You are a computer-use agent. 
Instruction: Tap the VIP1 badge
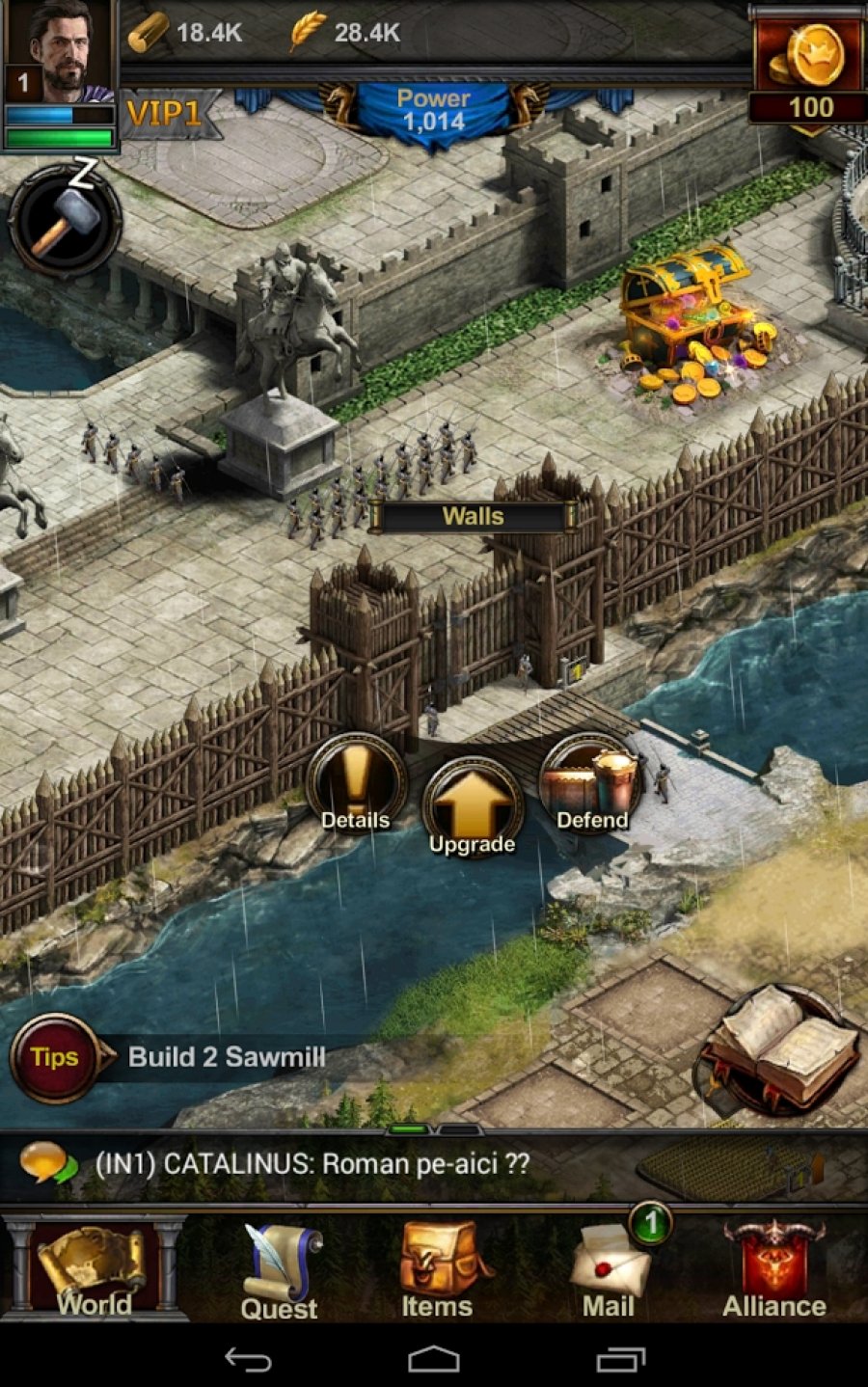click(164, 114)
